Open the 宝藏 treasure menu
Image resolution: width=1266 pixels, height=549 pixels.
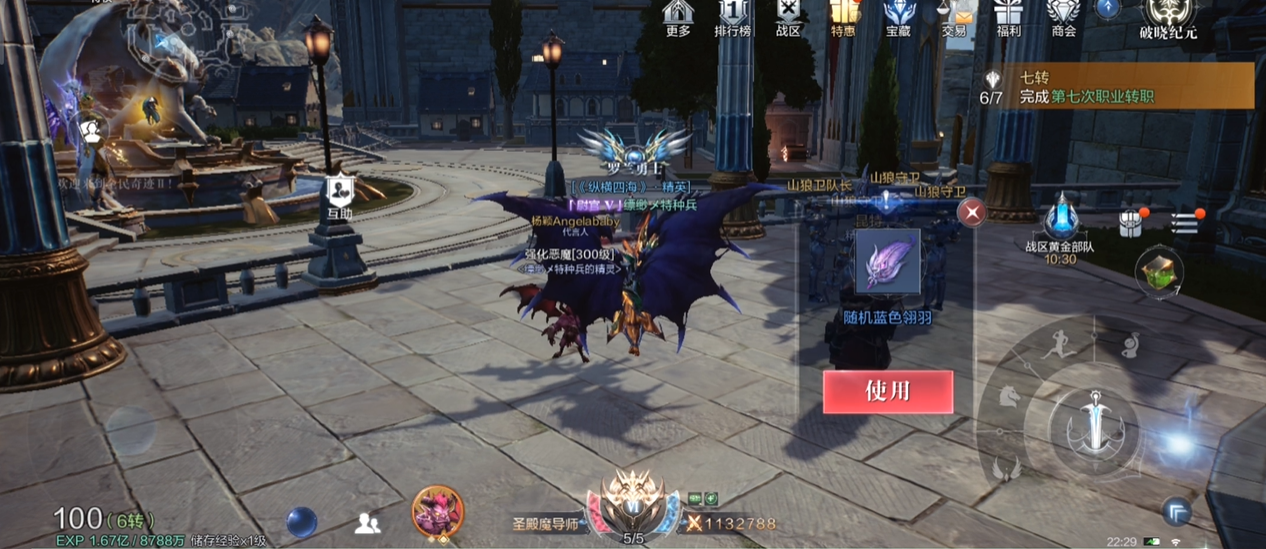tap(898, 18)
